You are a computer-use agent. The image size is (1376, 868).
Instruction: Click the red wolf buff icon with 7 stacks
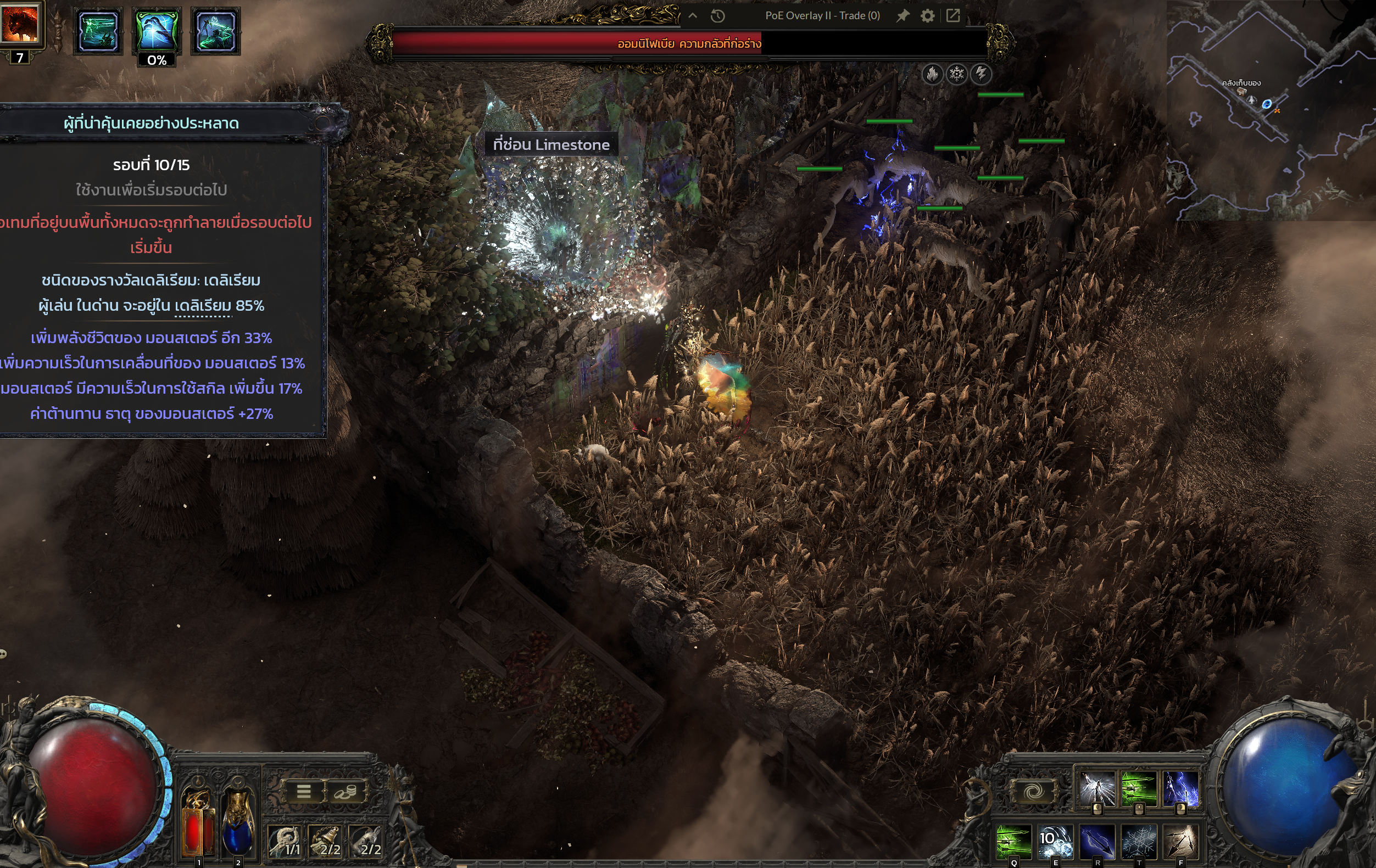coord(20,24)
